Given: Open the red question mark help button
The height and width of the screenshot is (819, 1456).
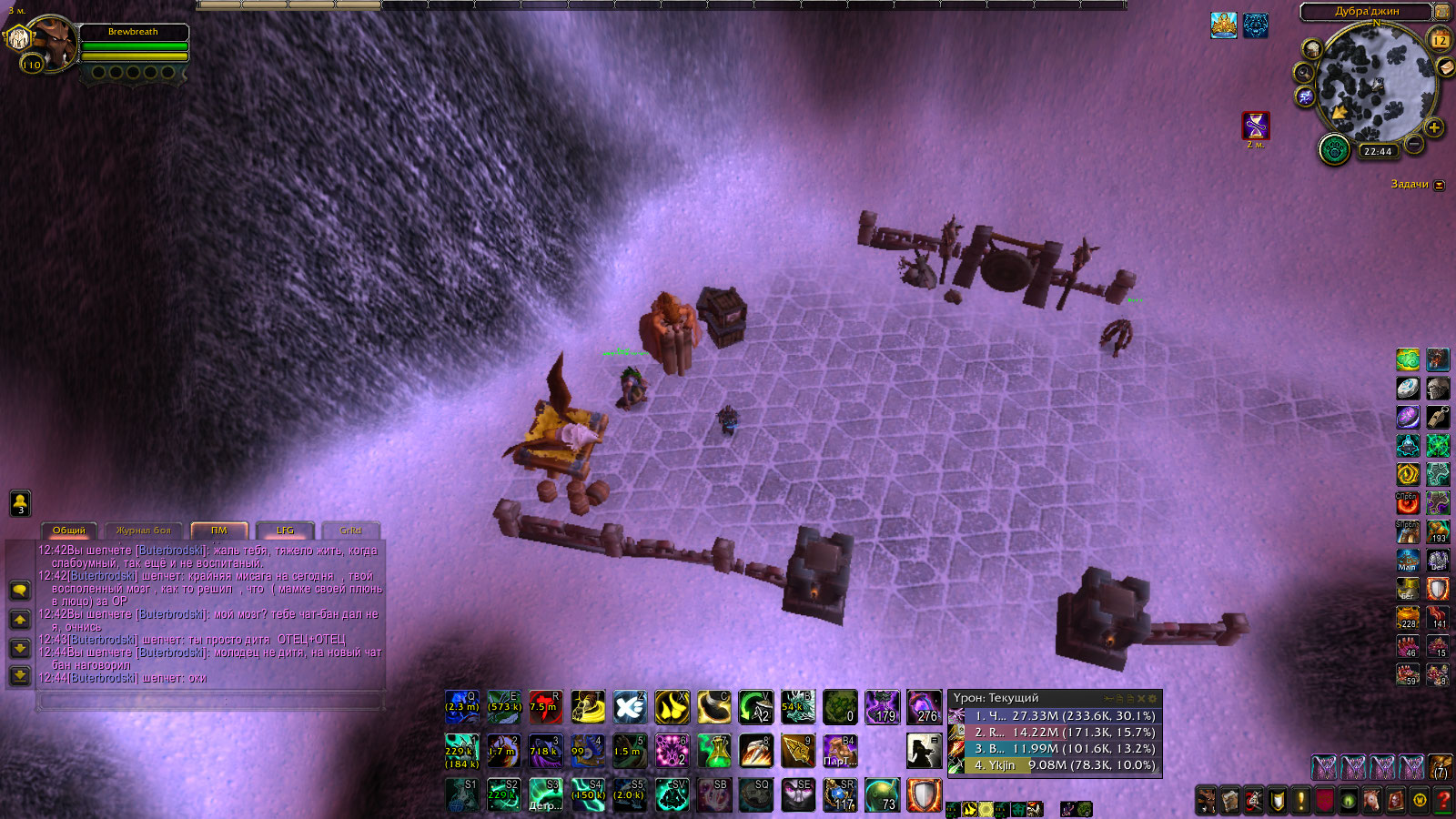Looking at the screenshot, I should 1442,801.
